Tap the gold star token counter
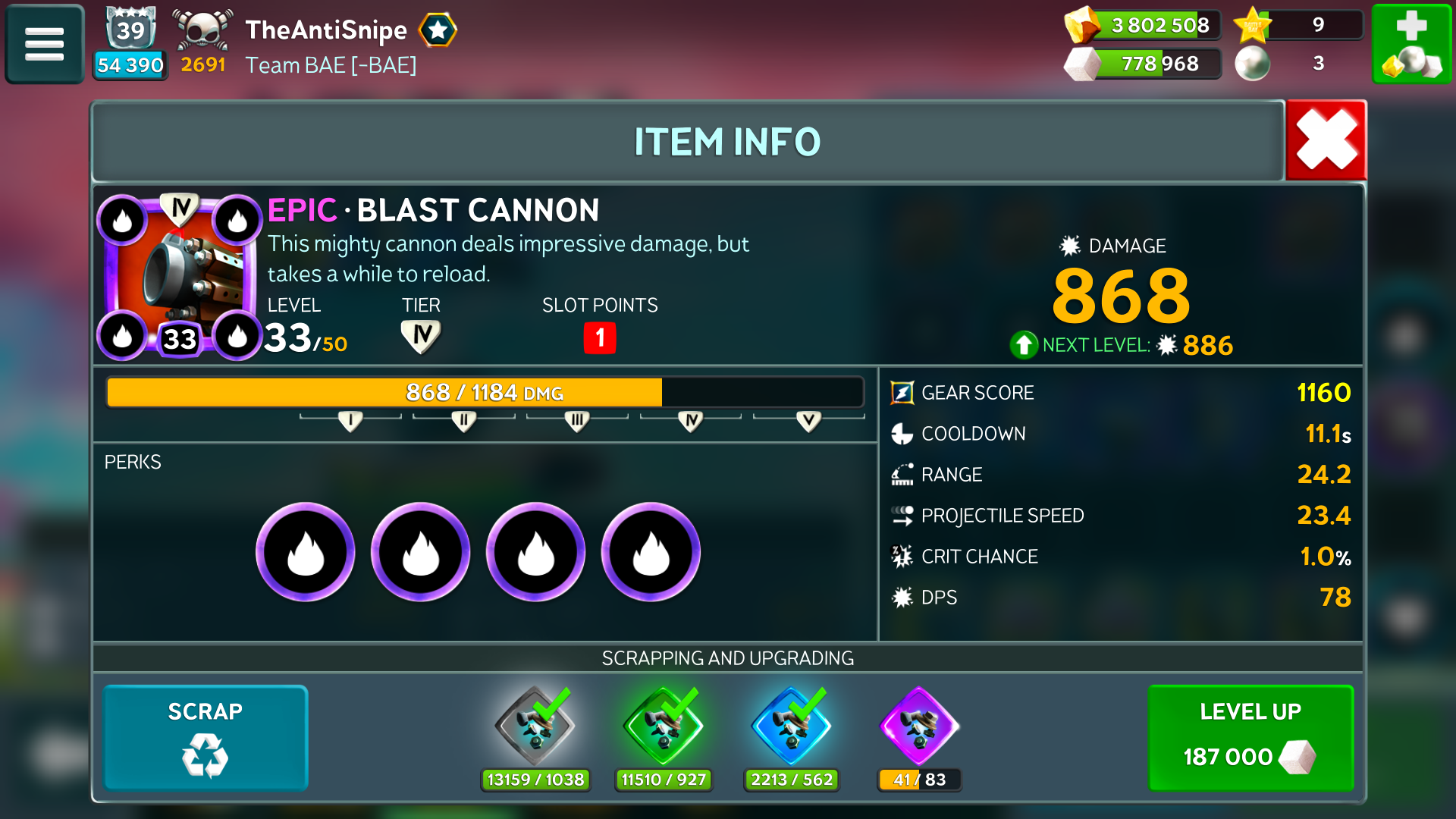The height and width of the screenshot is (819, 1456). [1298, 25]
